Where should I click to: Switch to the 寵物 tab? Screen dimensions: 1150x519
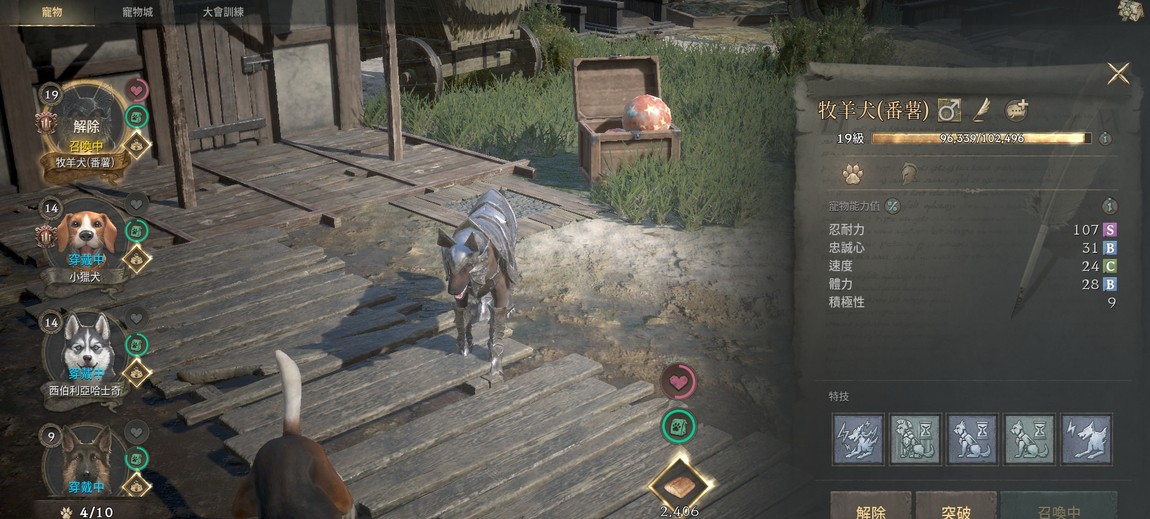pyautogui.click(x=52, y=12)
